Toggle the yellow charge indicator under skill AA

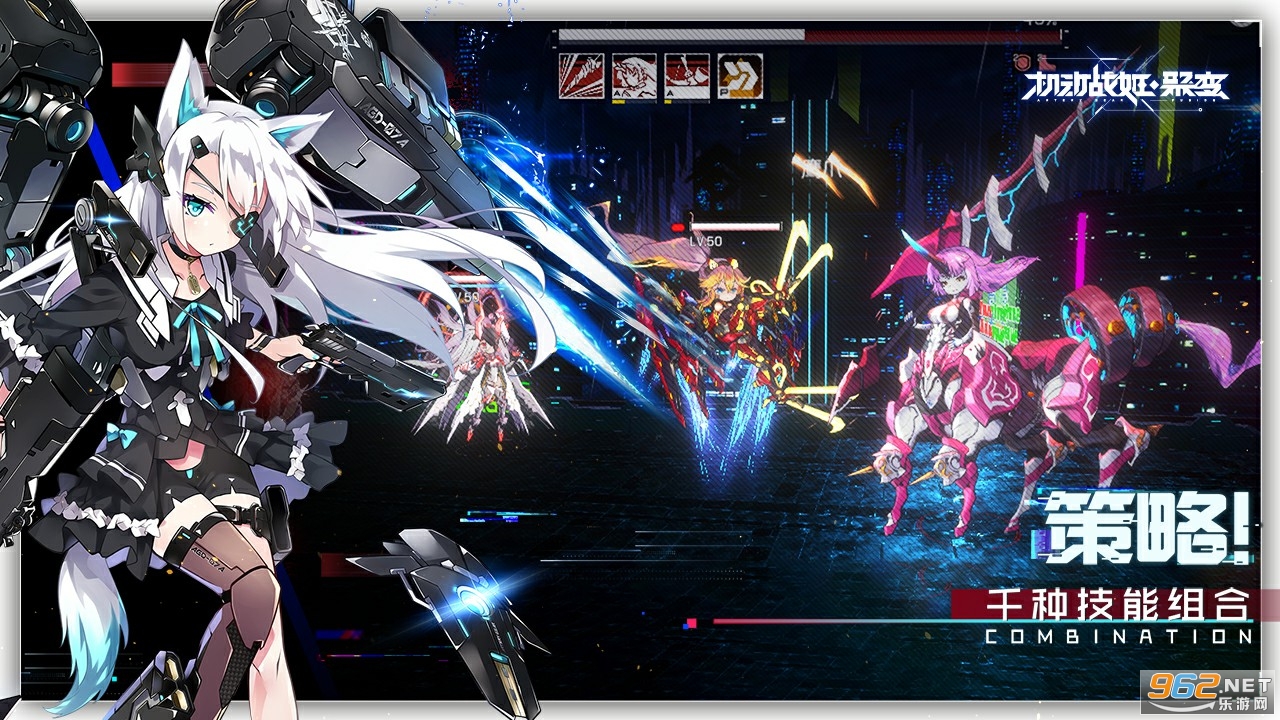point(618,102)
